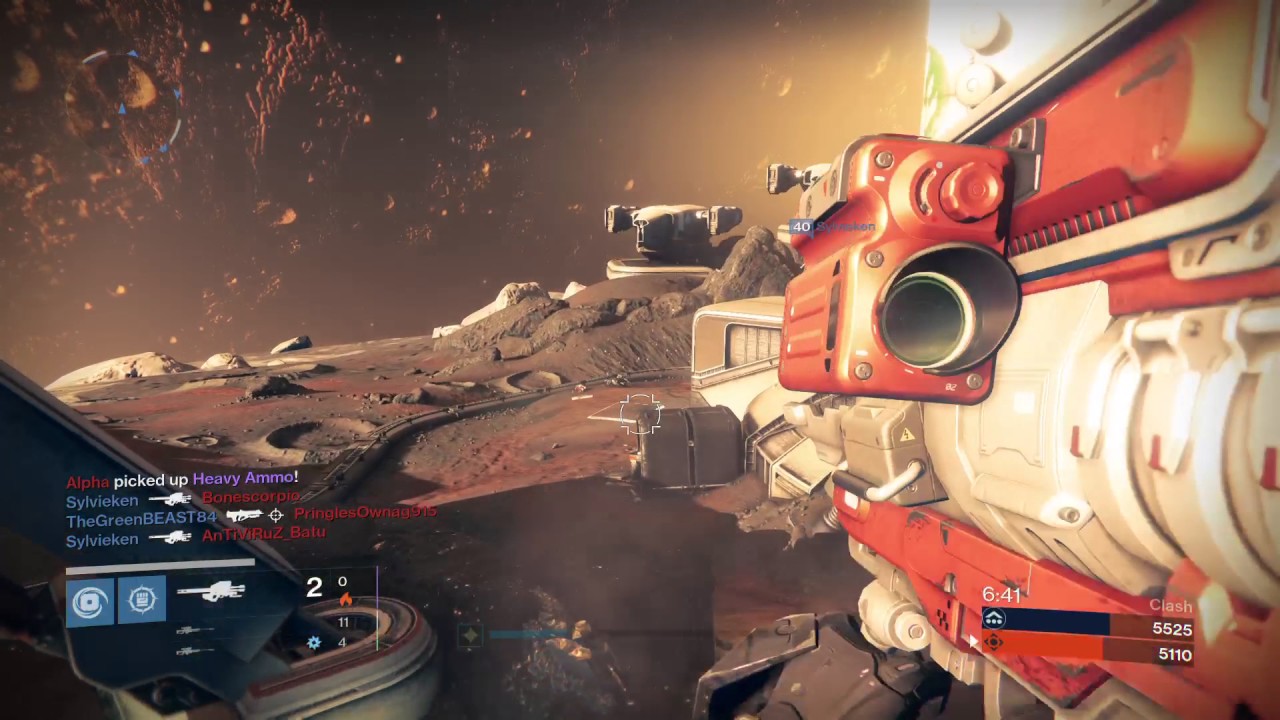
Task: Choose the AnTiViRuZ_Batu kill feed row
Action: 196,537
